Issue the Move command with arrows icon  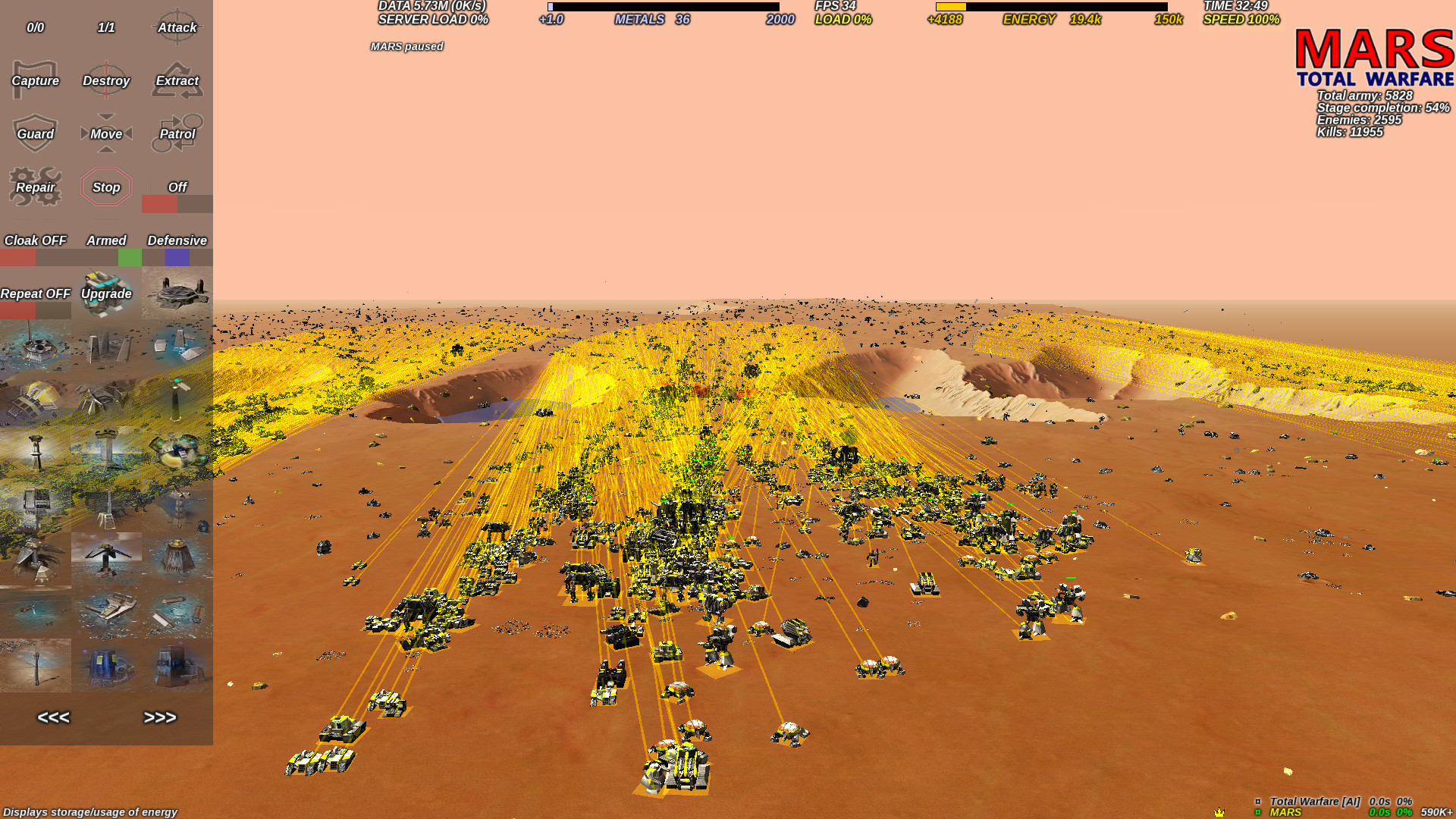click(106, 133)
